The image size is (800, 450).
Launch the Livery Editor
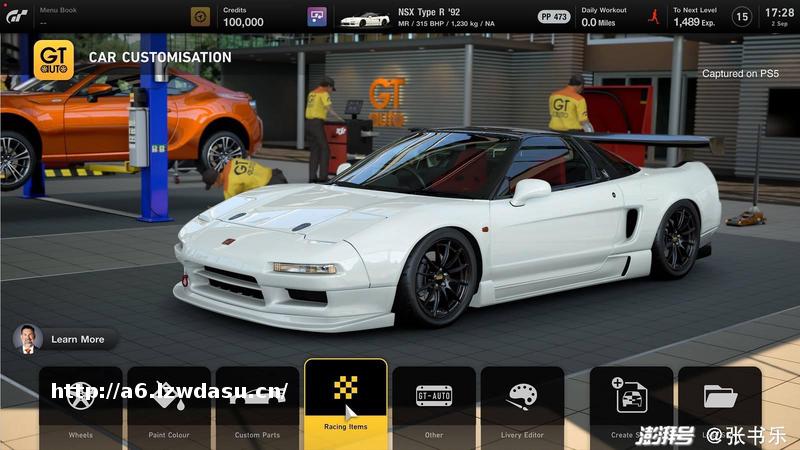click(x=522, y=405)
